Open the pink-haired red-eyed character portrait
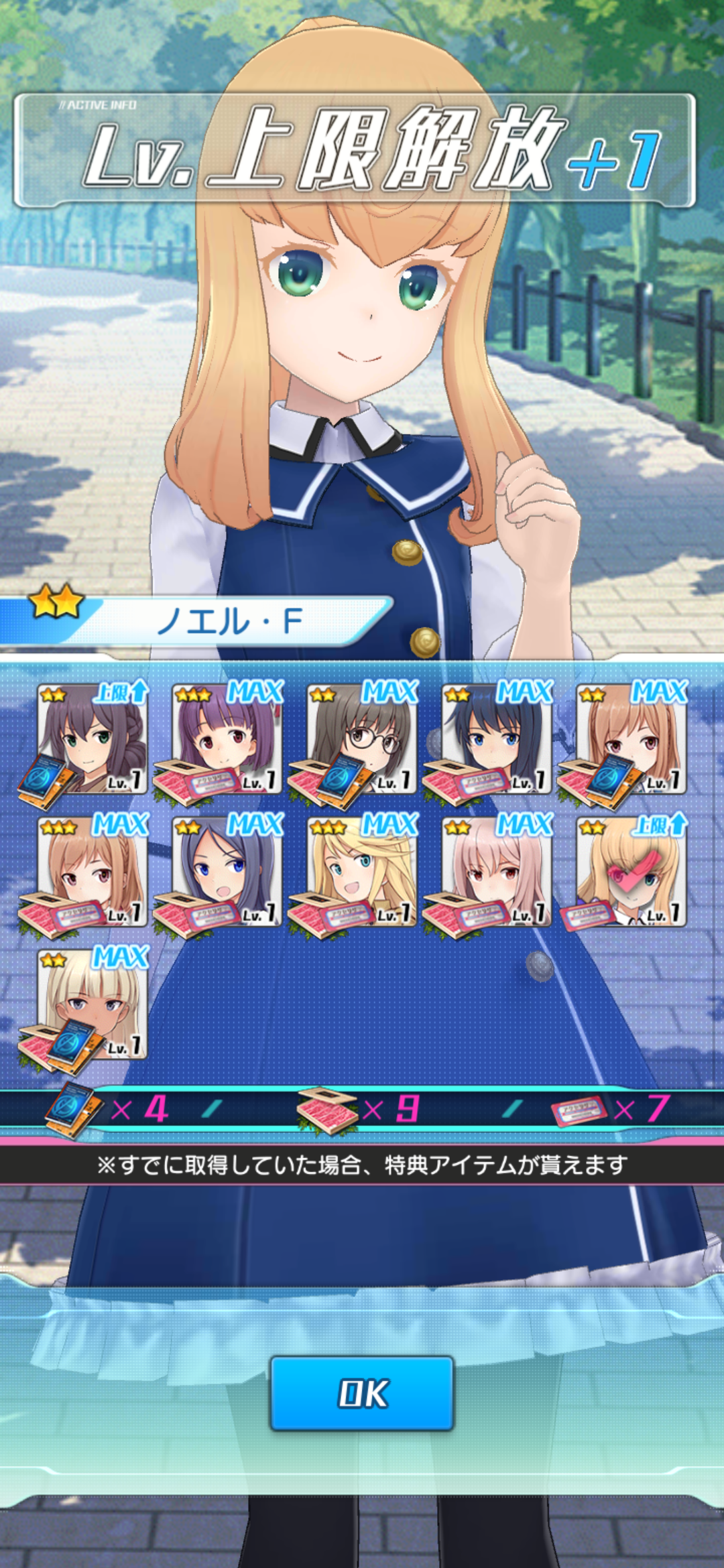Image resolution: width=724 pixels, height=1568 pixels. 497,872
